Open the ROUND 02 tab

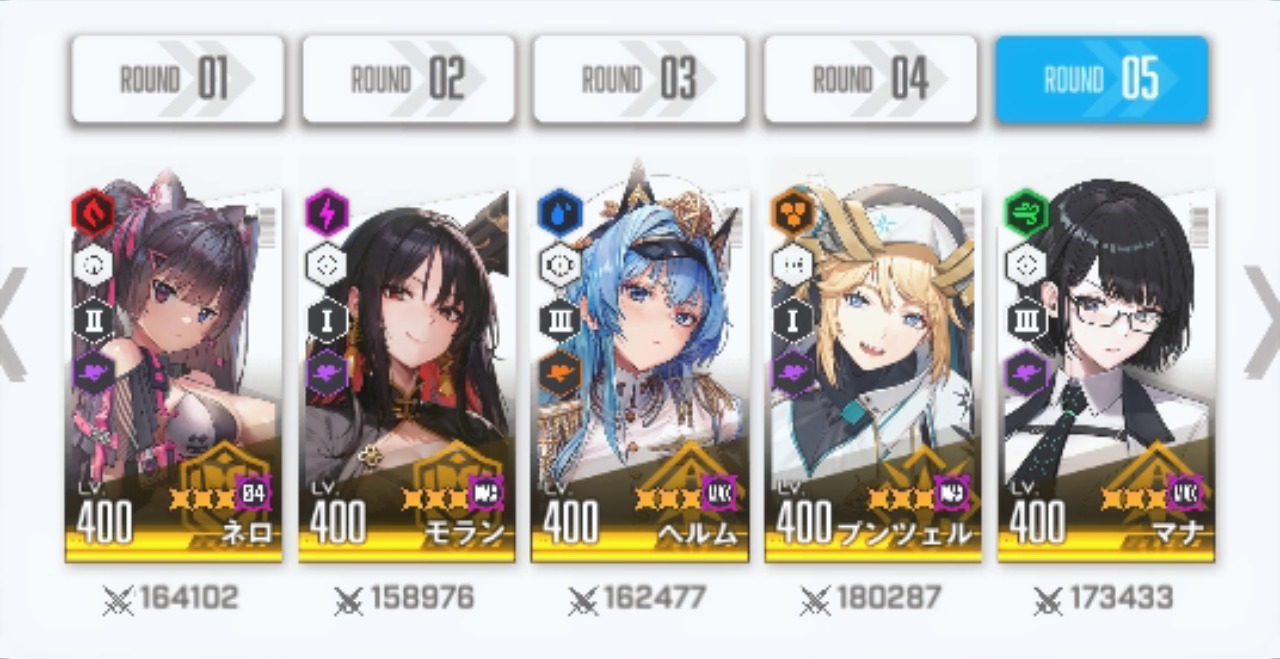pos(408,79)
